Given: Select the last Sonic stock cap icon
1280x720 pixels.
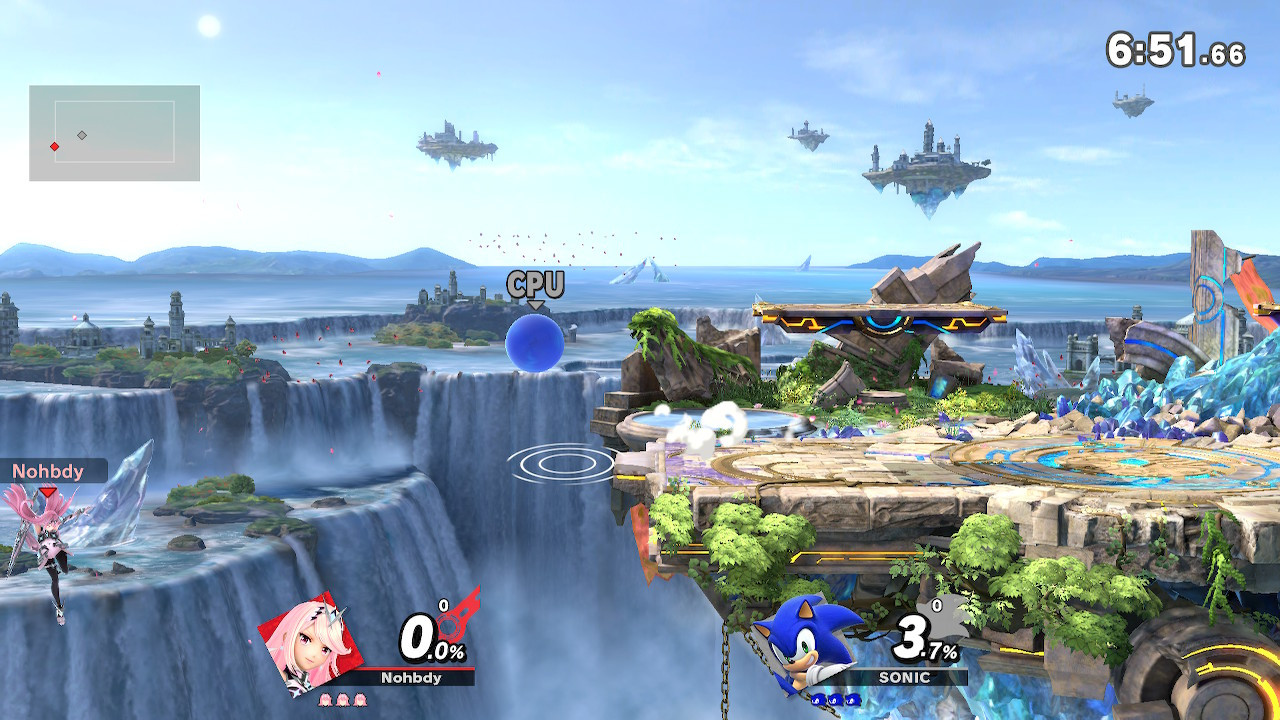Looking at the screenshot, I should coord(851,700).
